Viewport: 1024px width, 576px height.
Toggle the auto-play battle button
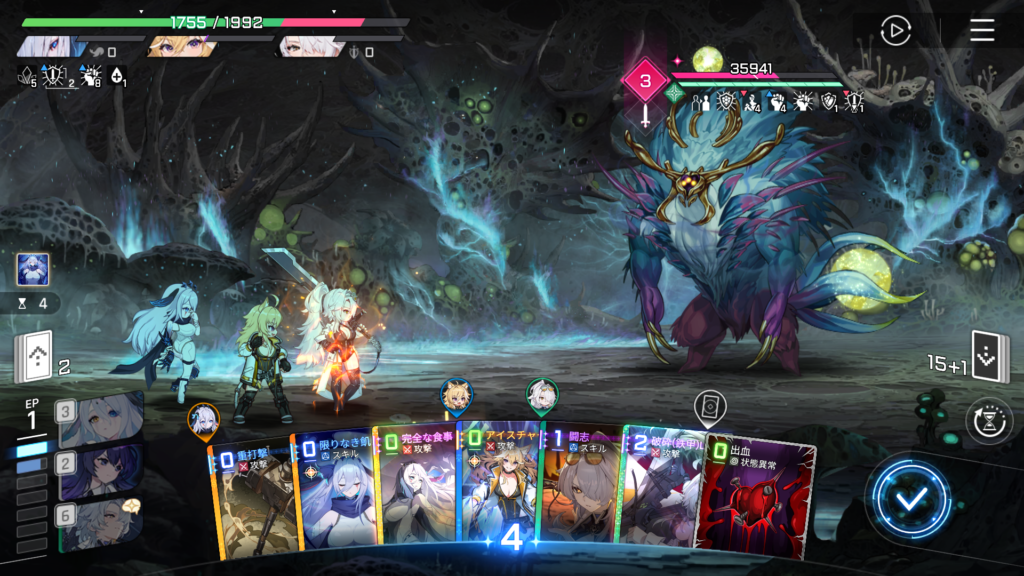895,30
